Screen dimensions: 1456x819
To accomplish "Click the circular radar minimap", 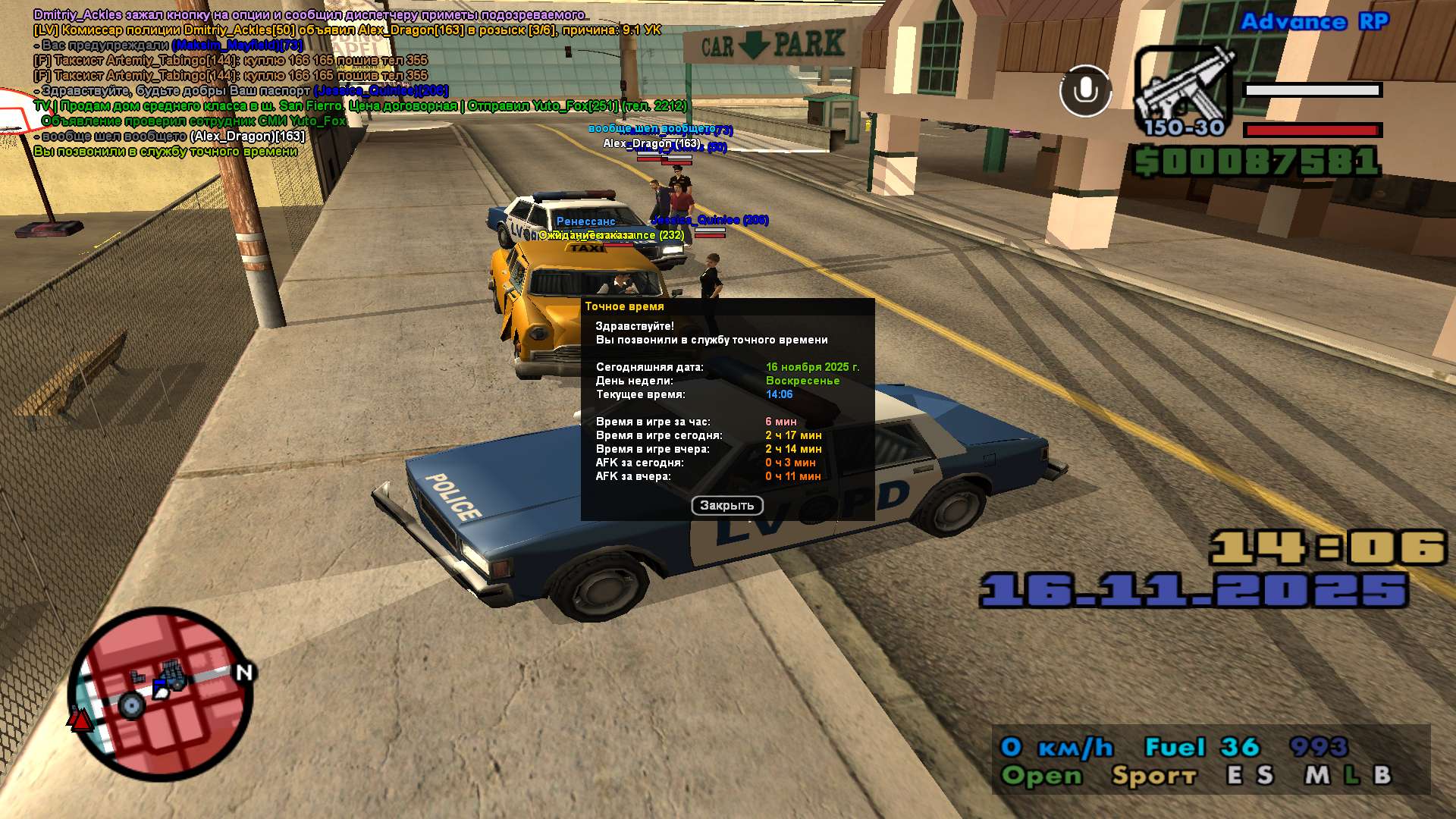I will point(162,694).
